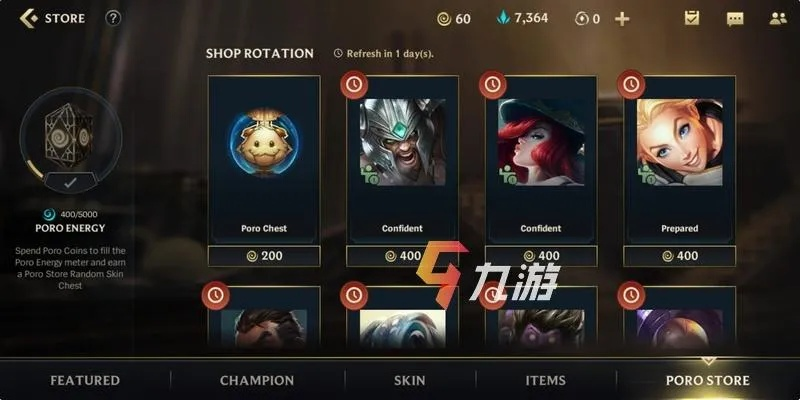Open the chat speech bubble icon
Image resolution: width=800 pixels, height=400 pixels.
tap(735, 18)
